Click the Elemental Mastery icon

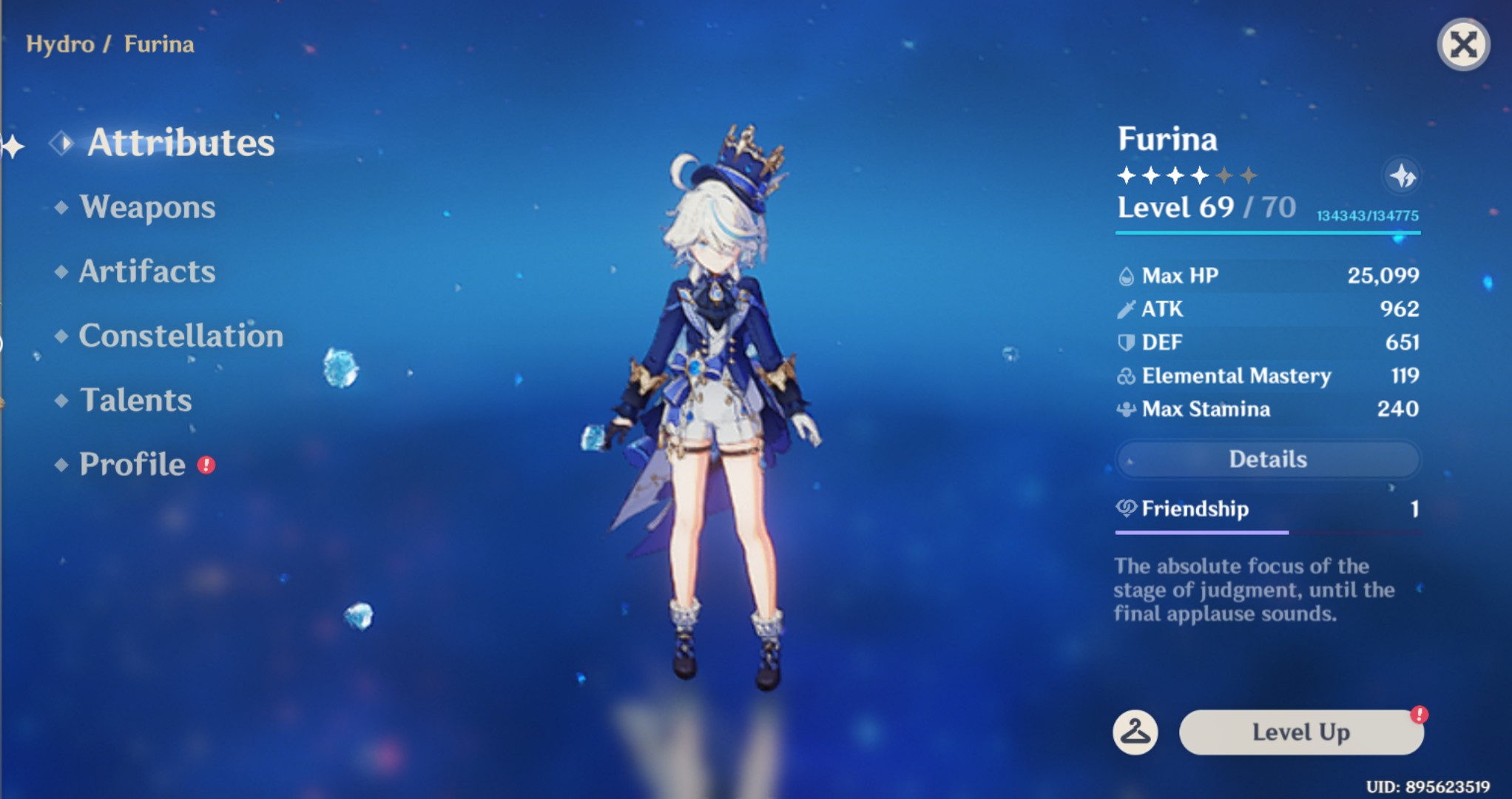coord(1126,376)
